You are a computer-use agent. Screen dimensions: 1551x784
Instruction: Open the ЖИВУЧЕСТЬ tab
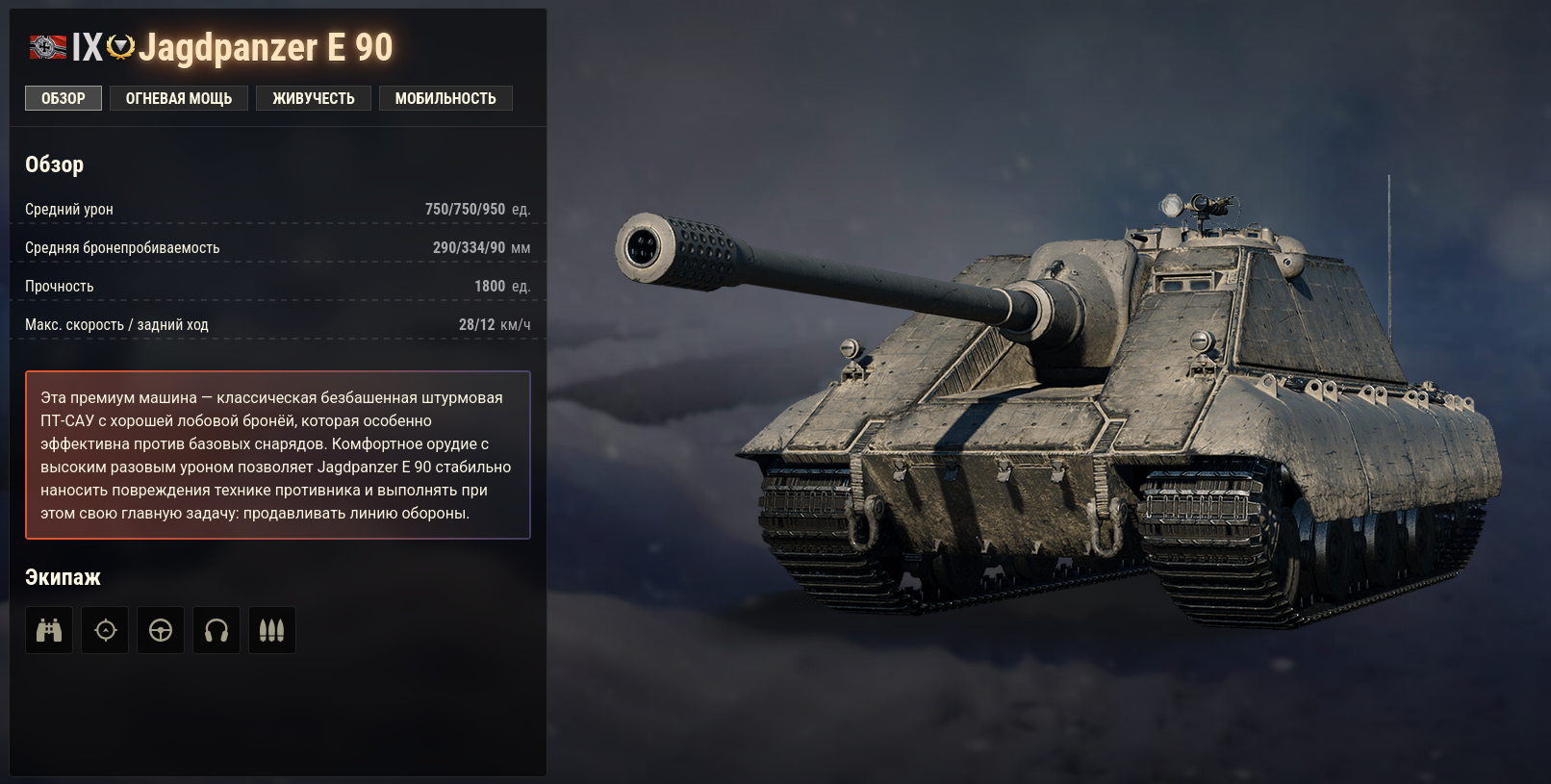click(x=314, y=97)
